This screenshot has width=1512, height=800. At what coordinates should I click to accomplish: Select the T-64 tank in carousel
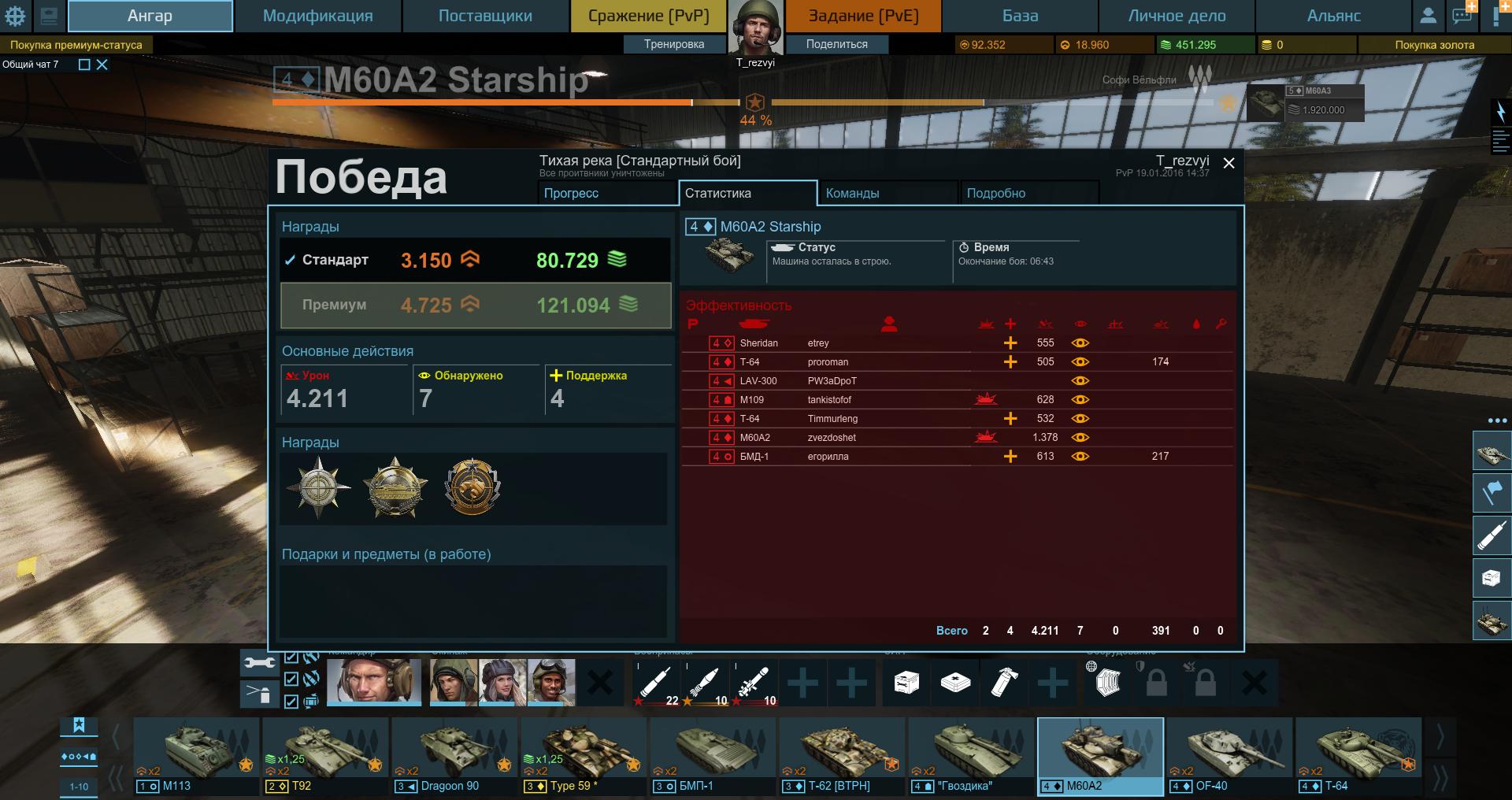click(1358, 754)
